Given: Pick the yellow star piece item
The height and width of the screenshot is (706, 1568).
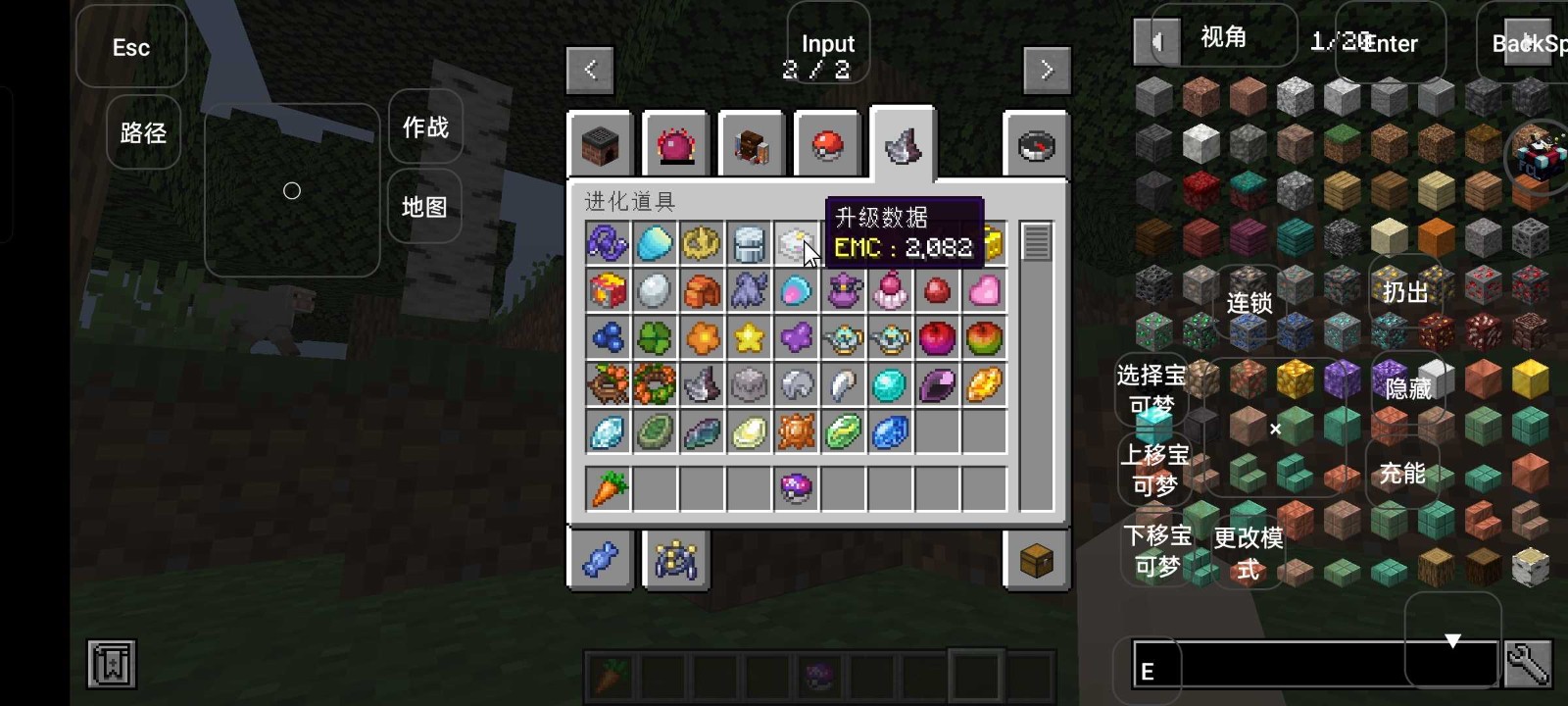Looking at the screenshot, I should tap(749, 338).
